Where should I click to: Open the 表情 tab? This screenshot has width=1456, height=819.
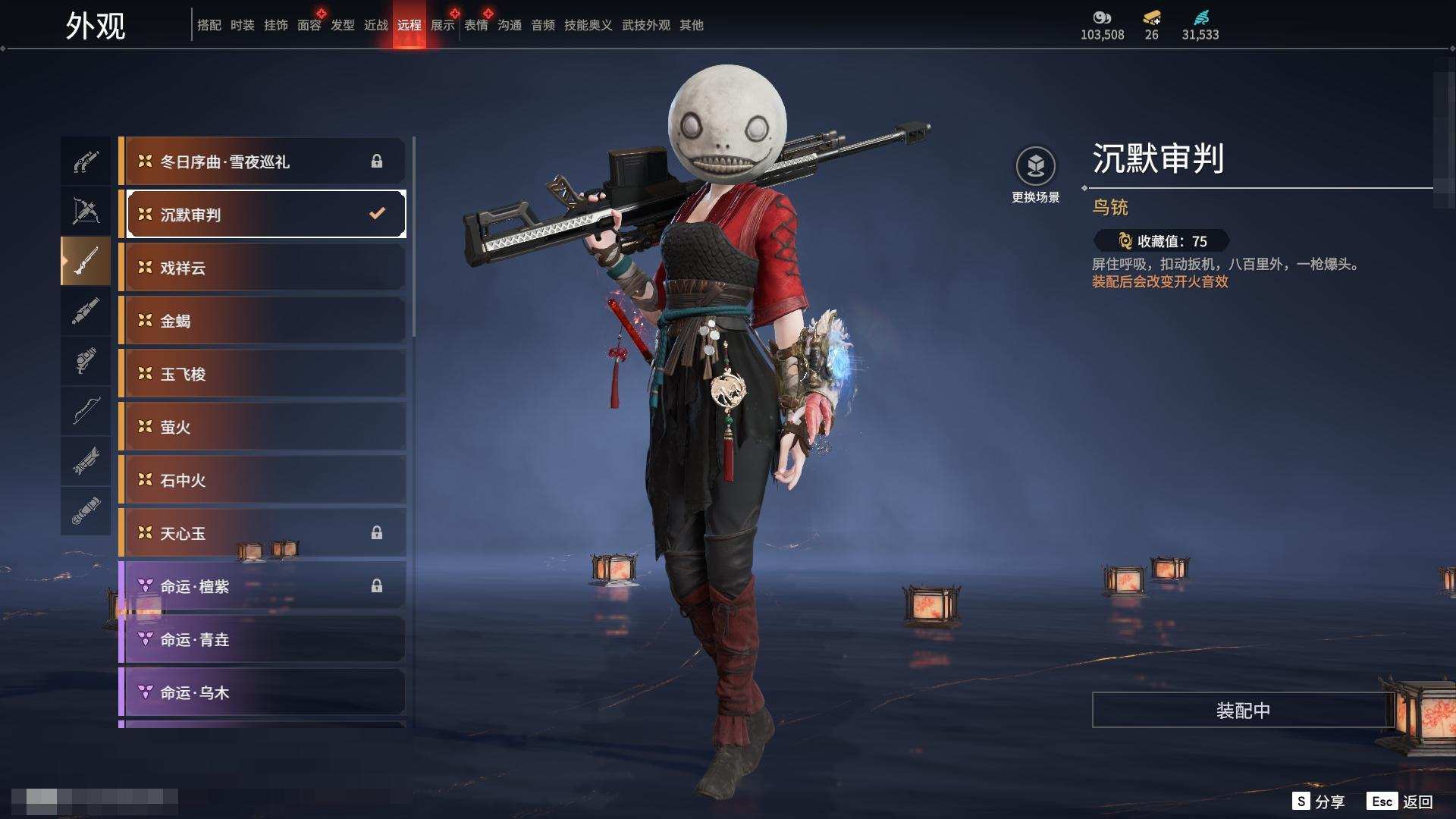(475, 25)
